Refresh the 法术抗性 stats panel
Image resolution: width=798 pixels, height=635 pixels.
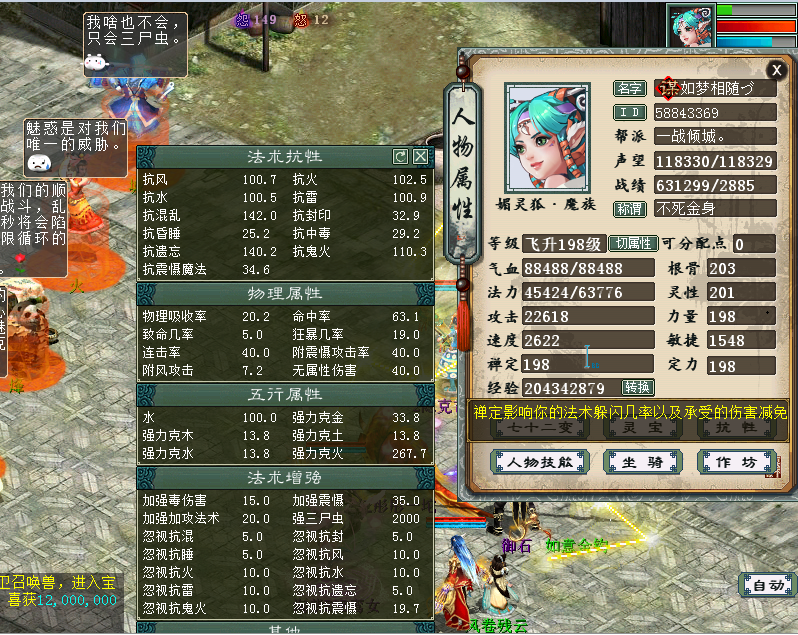(401, 156)
